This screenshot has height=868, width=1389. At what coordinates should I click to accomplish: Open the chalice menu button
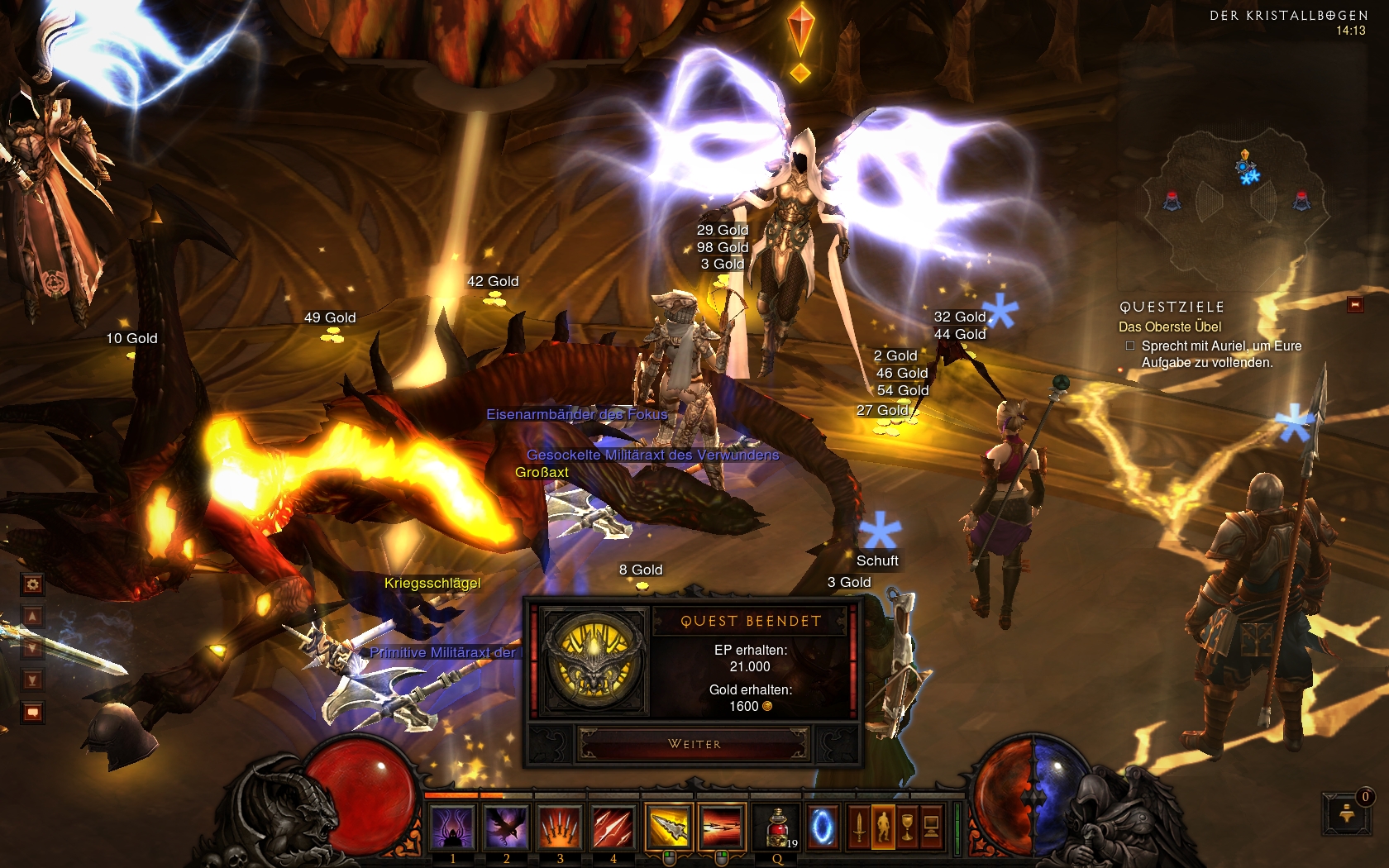point(907,827)
